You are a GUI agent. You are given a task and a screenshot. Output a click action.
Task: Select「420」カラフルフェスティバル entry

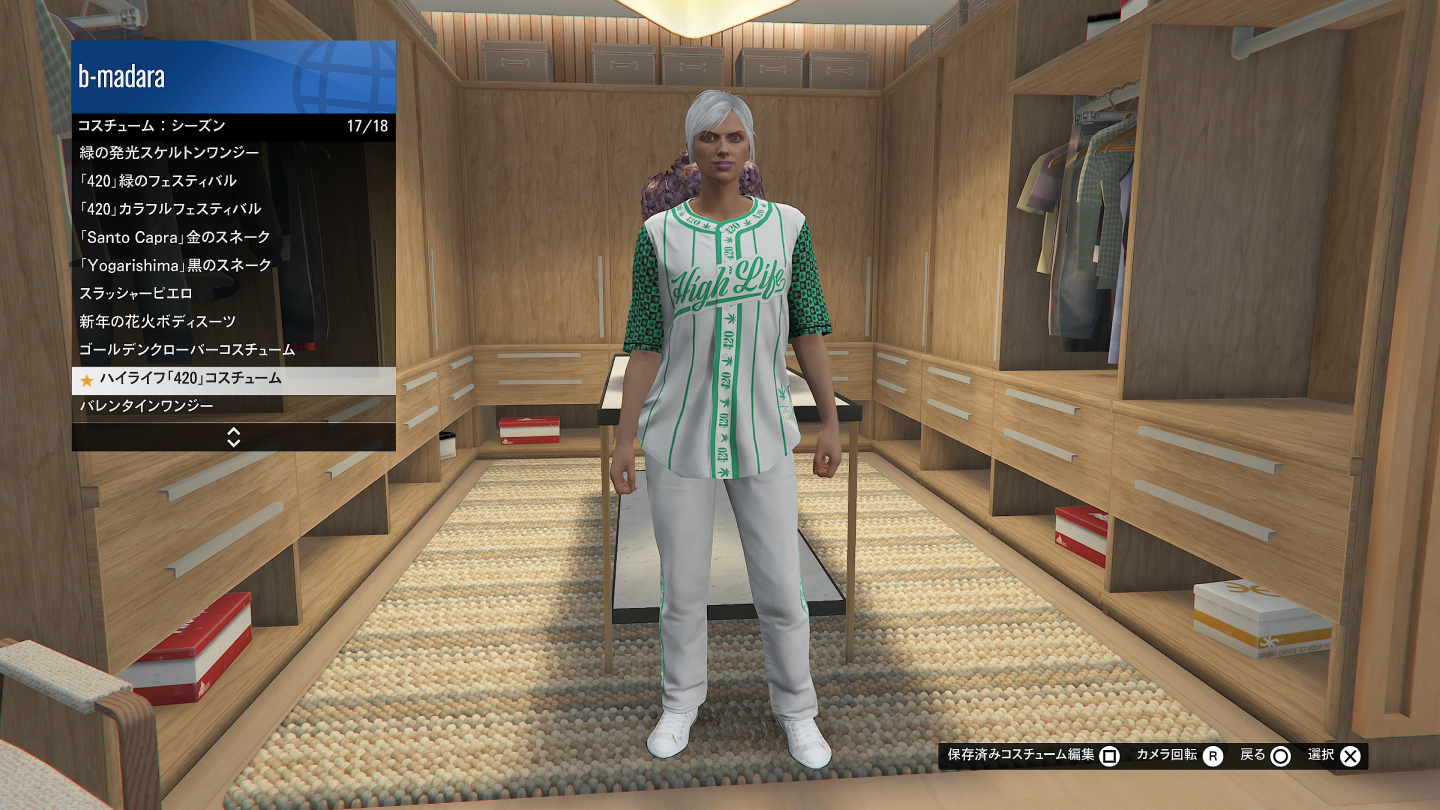click(233, 209)
